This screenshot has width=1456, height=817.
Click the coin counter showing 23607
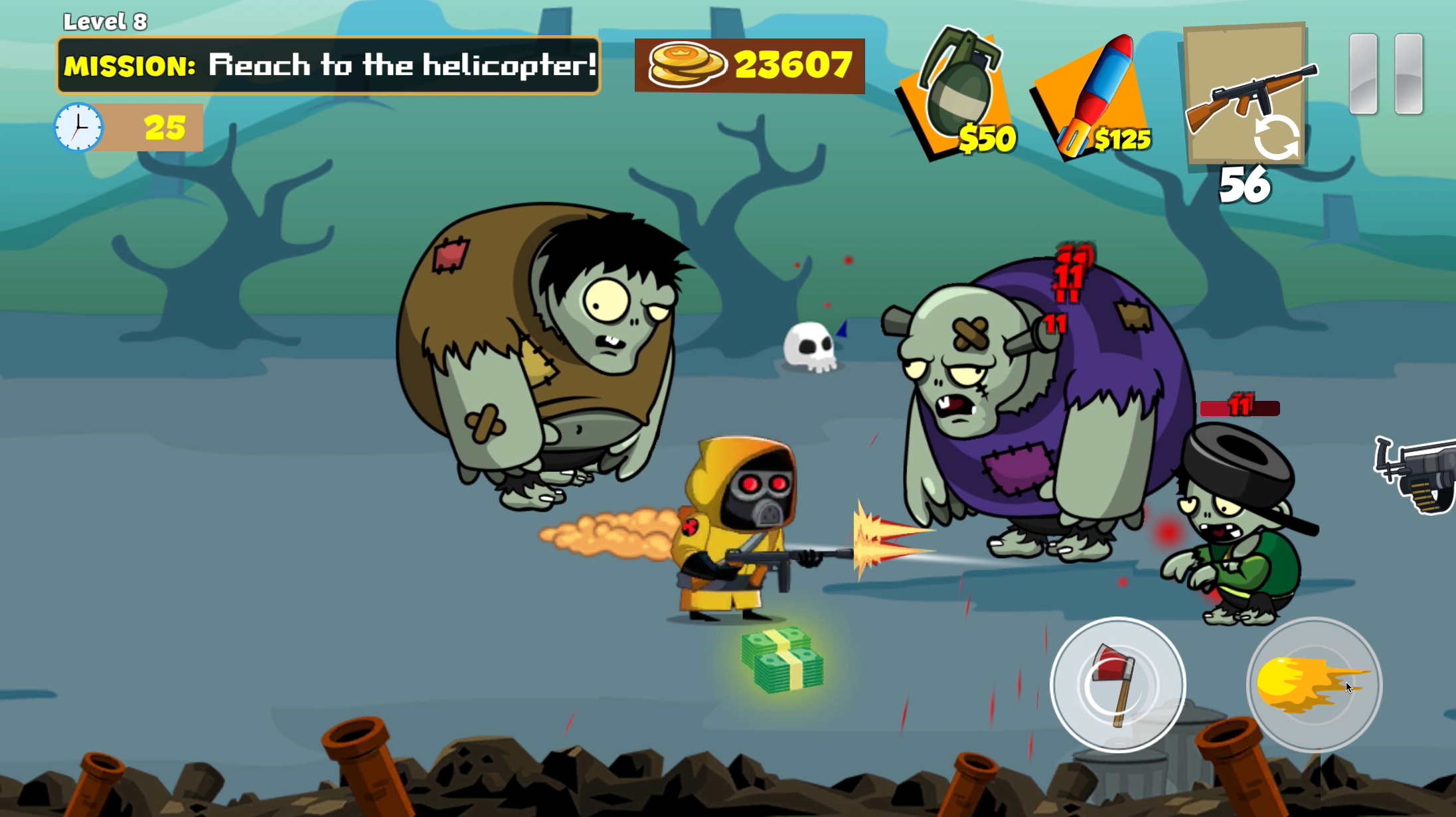(749, 66)
